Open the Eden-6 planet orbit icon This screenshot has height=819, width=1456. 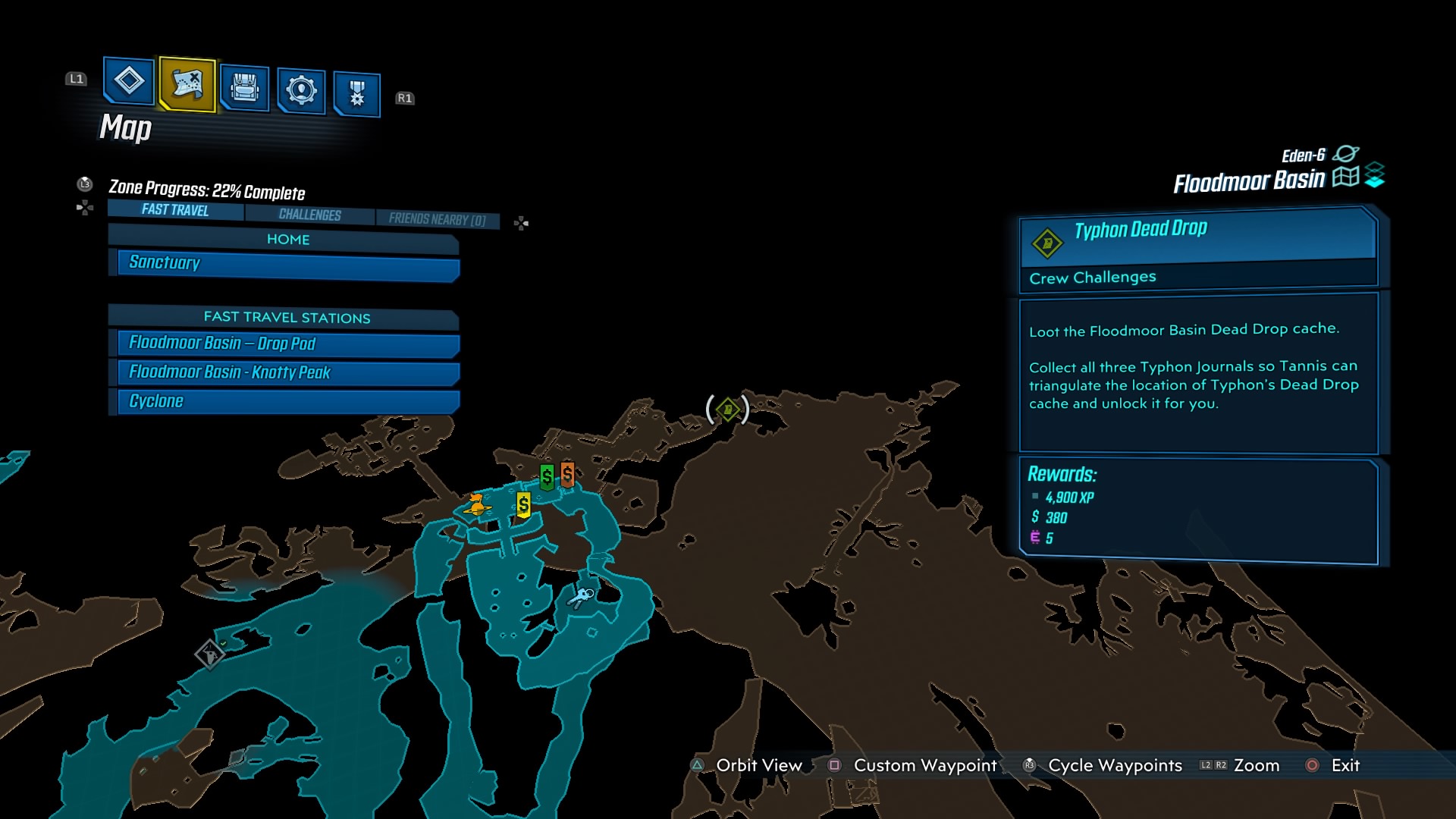click(1345, 154)
